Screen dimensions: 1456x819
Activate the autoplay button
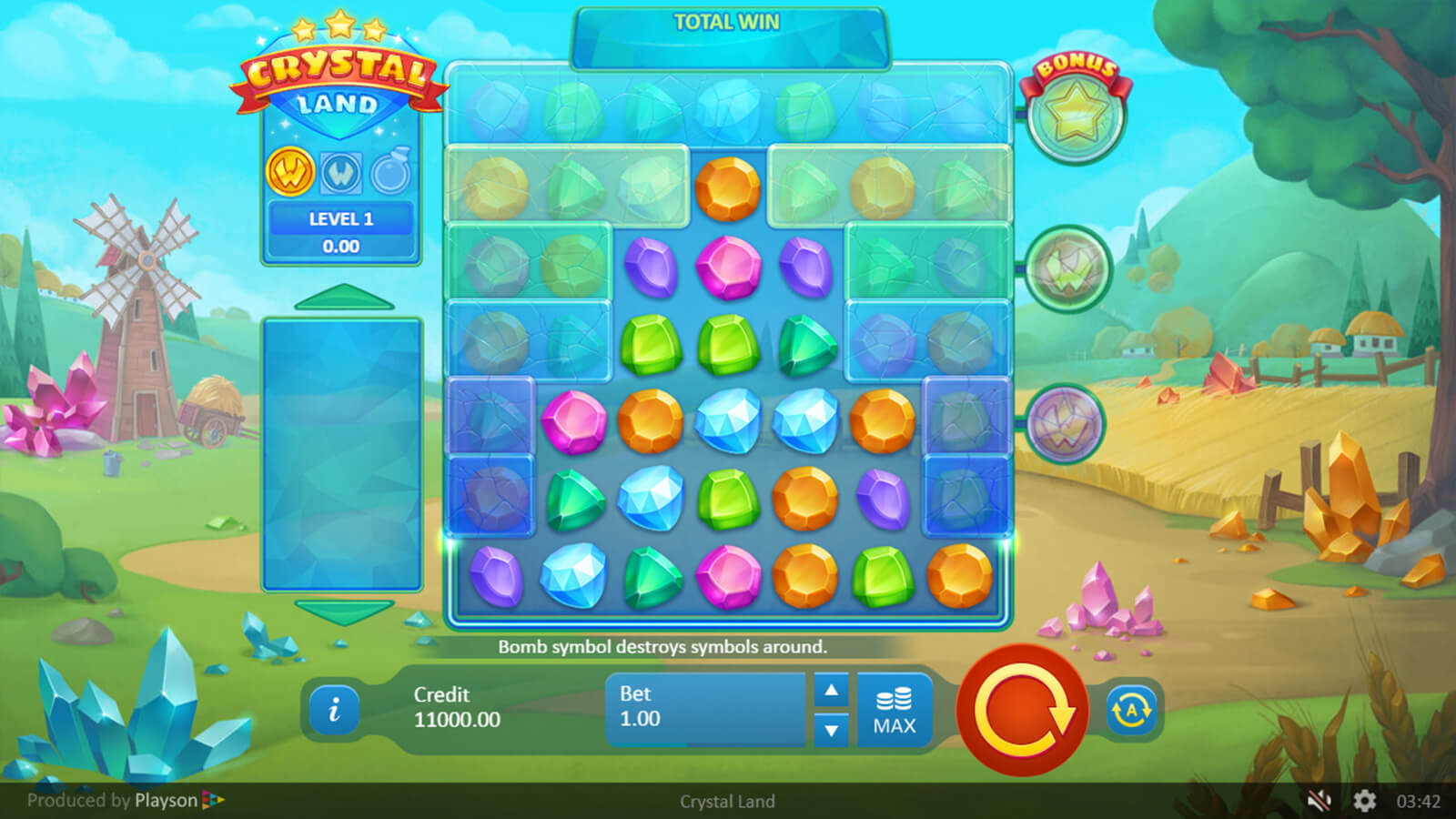1131,710
